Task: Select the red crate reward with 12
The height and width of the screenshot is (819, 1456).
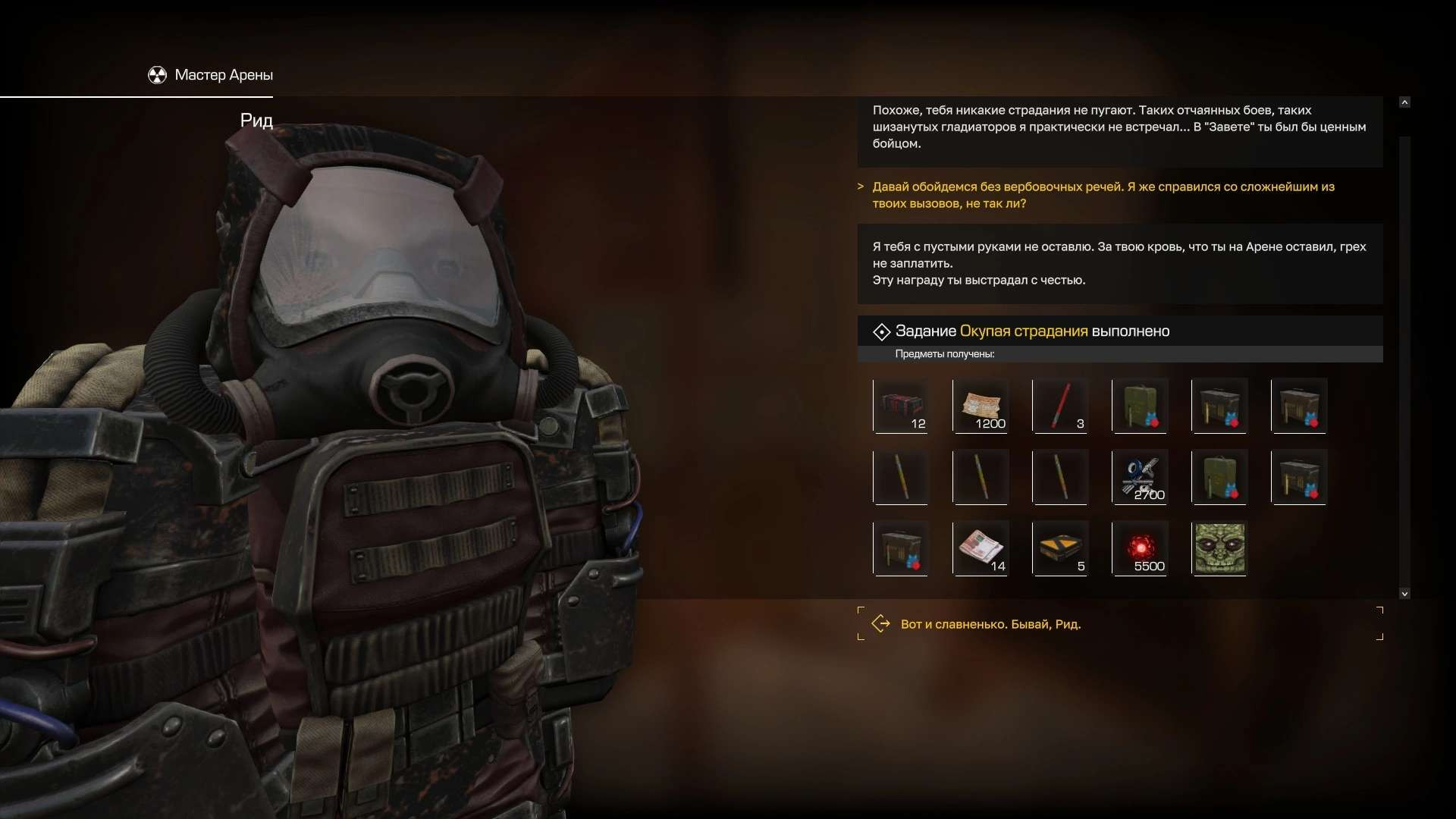Action: (x=900, y=406)
